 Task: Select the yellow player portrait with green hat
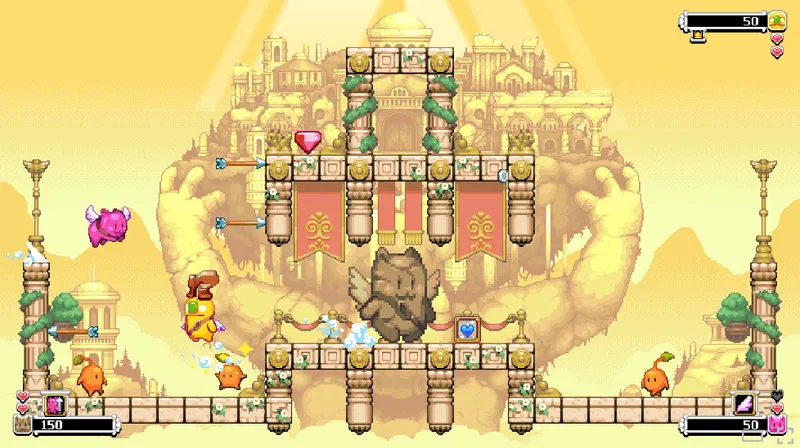point(777,20)
